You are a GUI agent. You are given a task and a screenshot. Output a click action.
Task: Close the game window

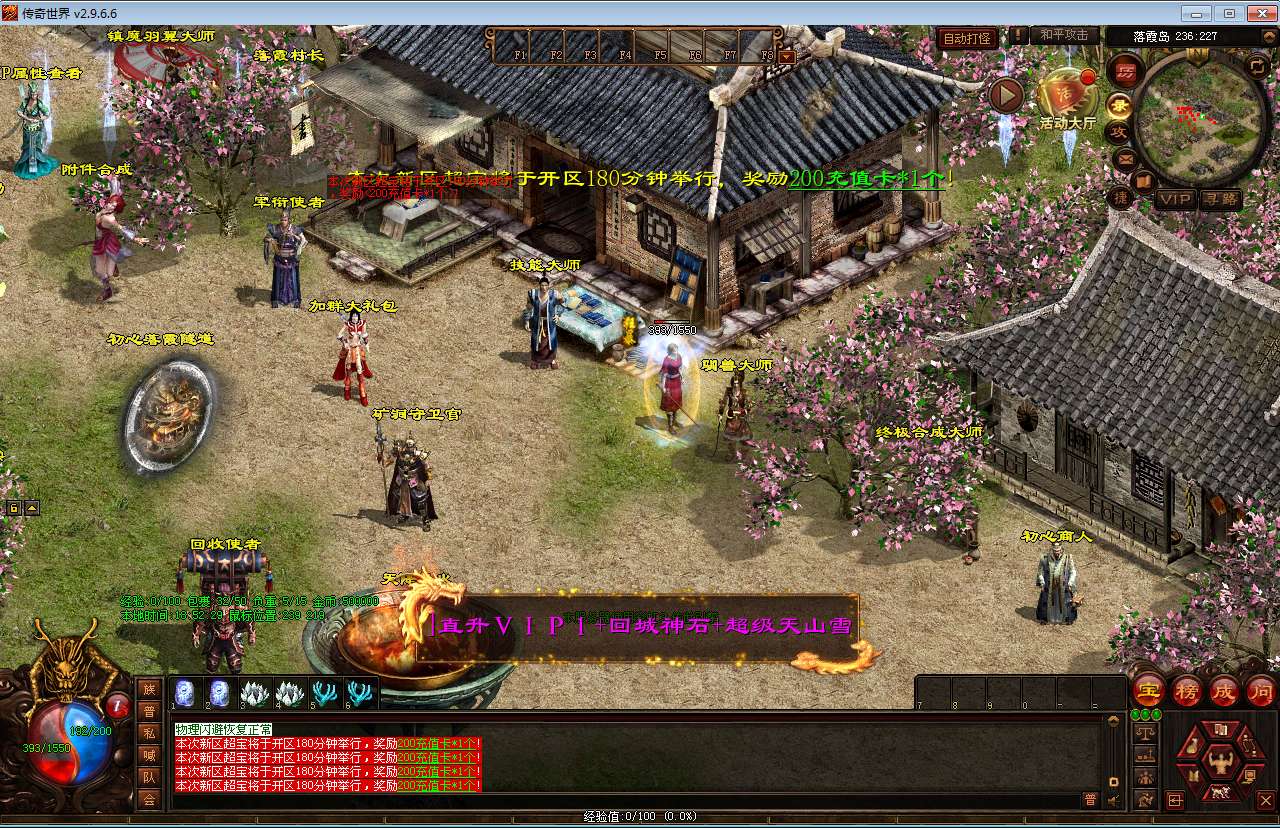[x=1257, y=13]
